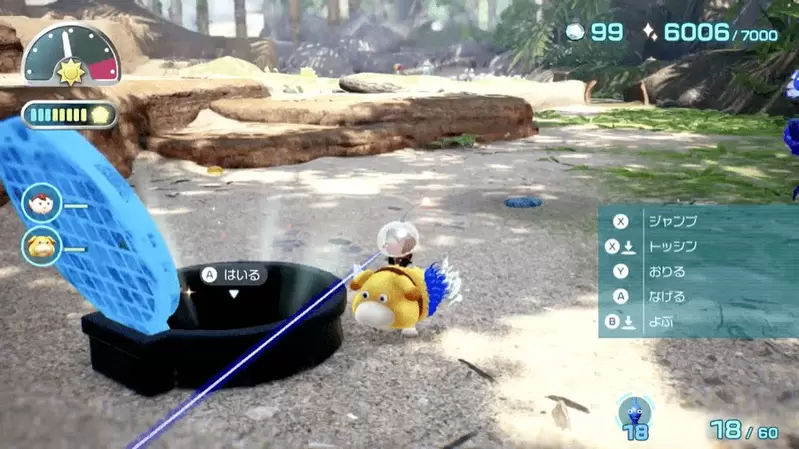Select the Oatchi dog portrait icon
The height and width of the screenshot is (449, 799).
[42, 245]
